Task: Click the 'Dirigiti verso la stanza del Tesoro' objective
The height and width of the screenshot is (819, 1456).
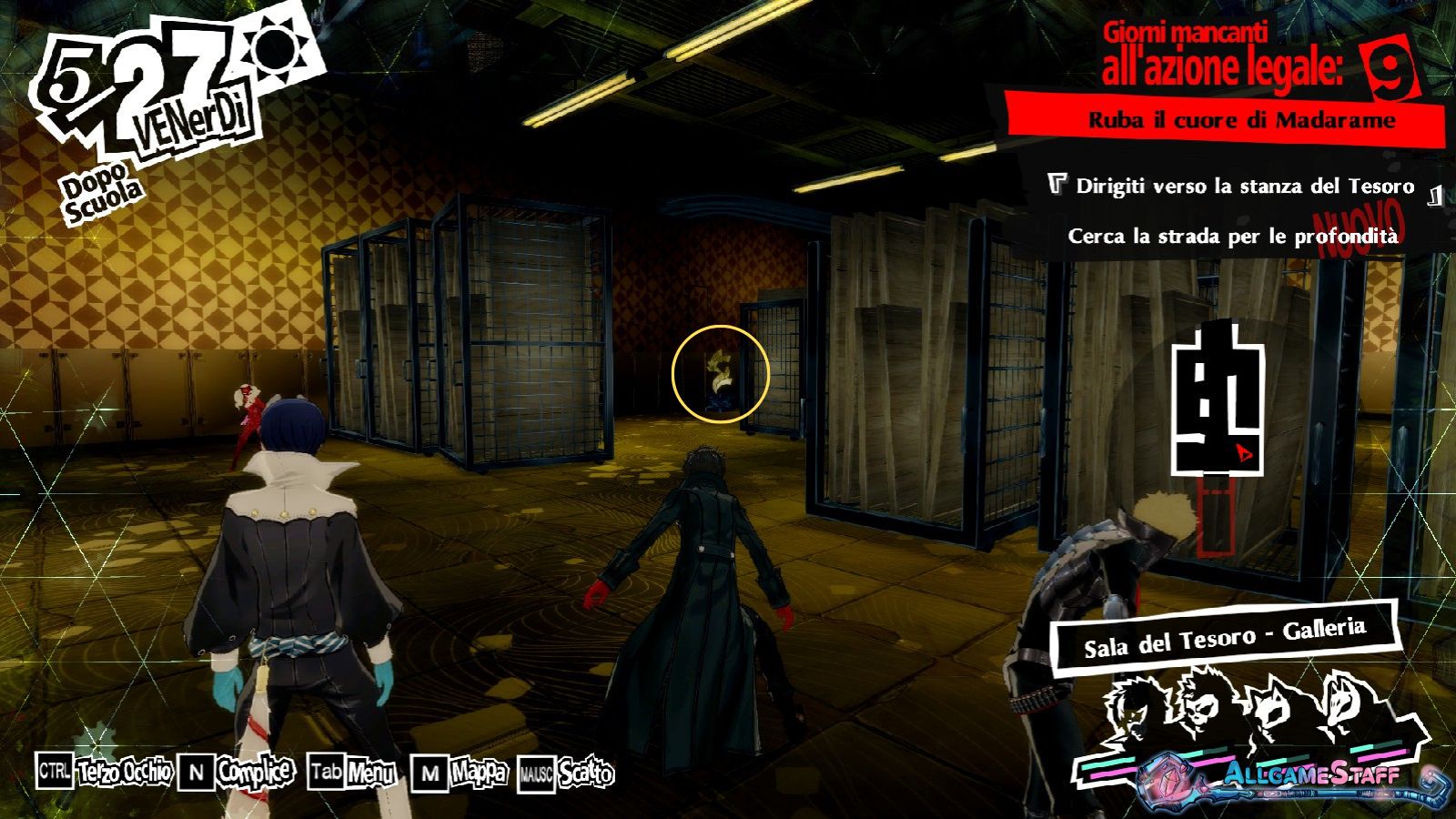Action: click(1244, 187)
